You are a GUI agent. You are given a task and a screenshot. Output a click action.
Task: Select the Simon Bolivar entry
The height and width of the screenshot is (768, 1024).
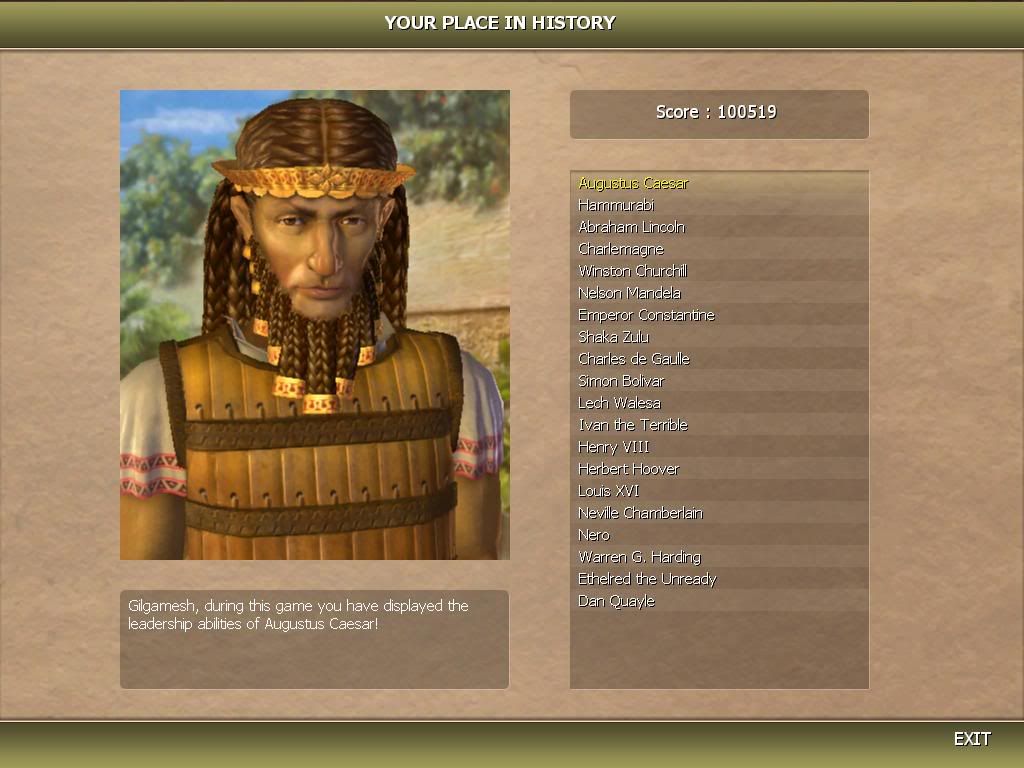point(621,381)
